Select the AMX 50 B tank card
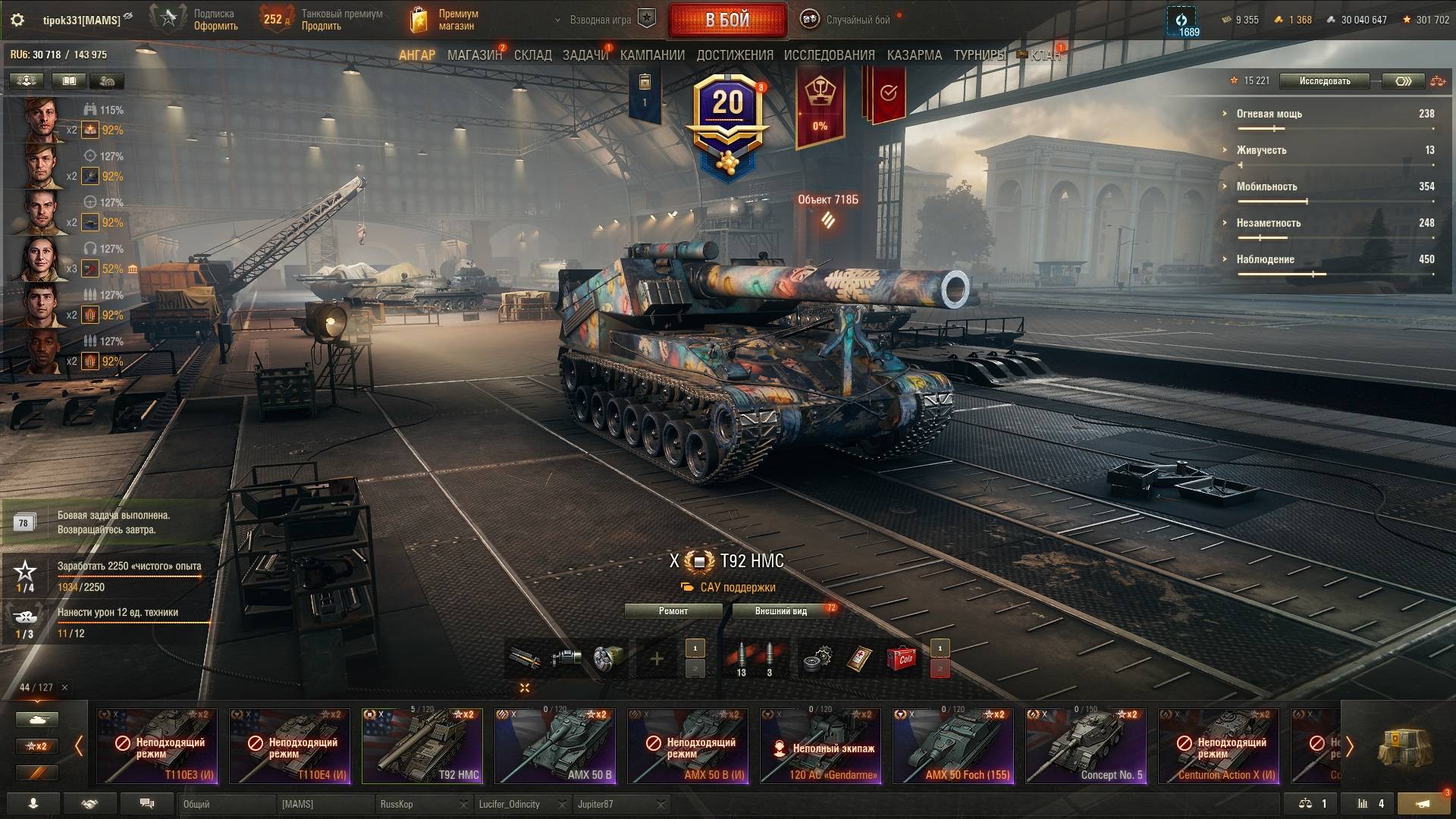This screenshot has width=1456, height=819. 555,746
